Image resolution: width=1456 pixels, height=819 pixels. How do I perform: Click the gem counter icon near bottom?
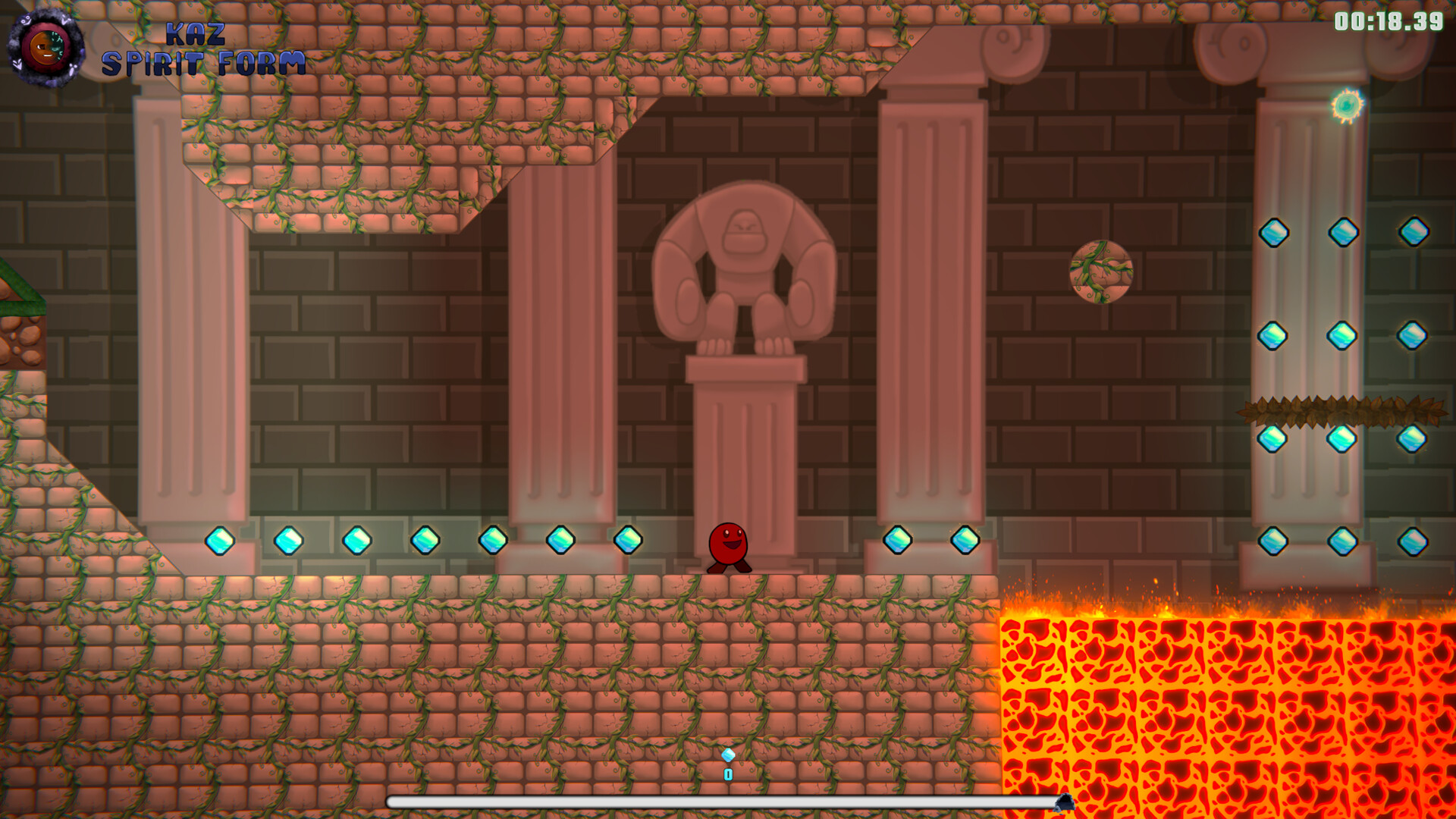(x=726, y=756)
